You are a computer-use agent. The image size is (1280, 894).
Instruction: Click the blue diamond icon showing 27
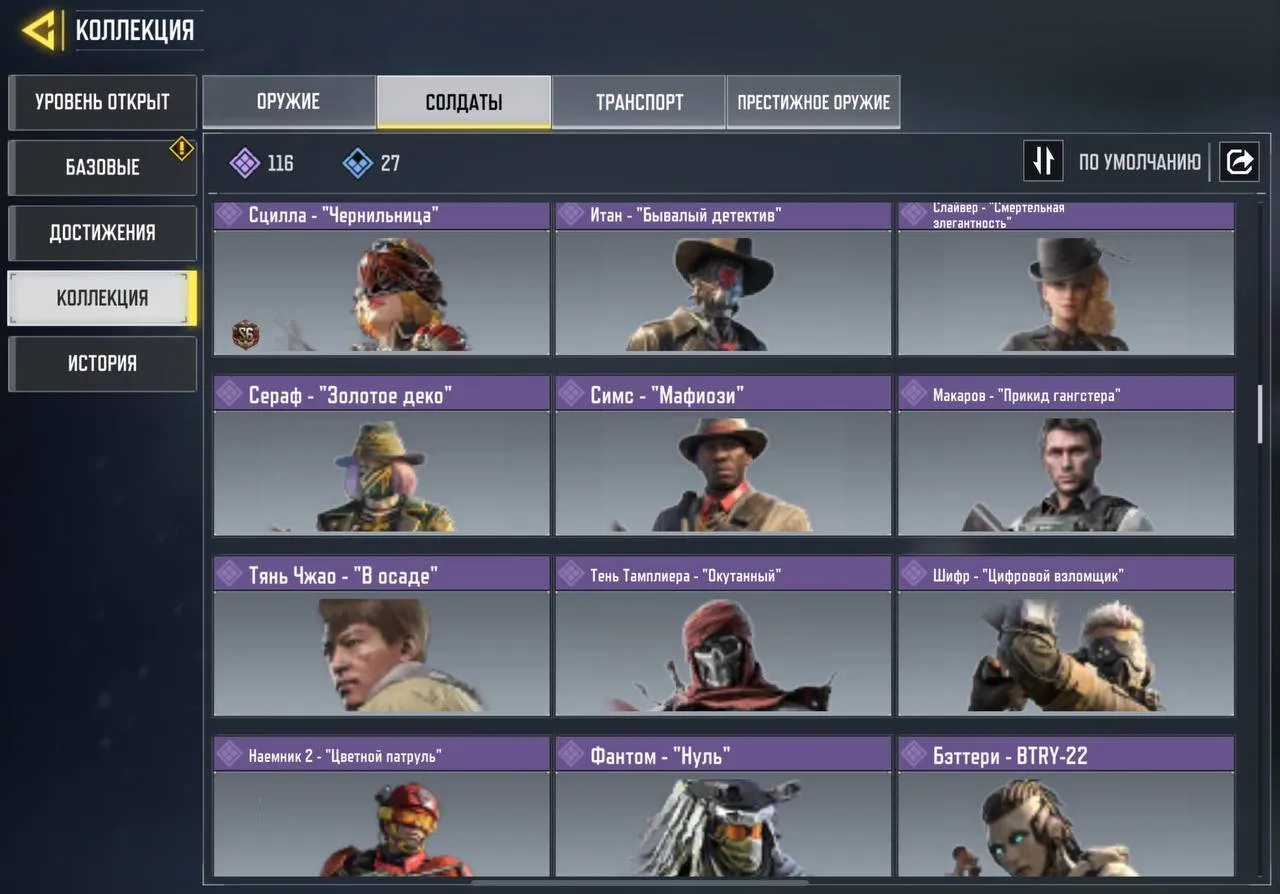(355, 162)
